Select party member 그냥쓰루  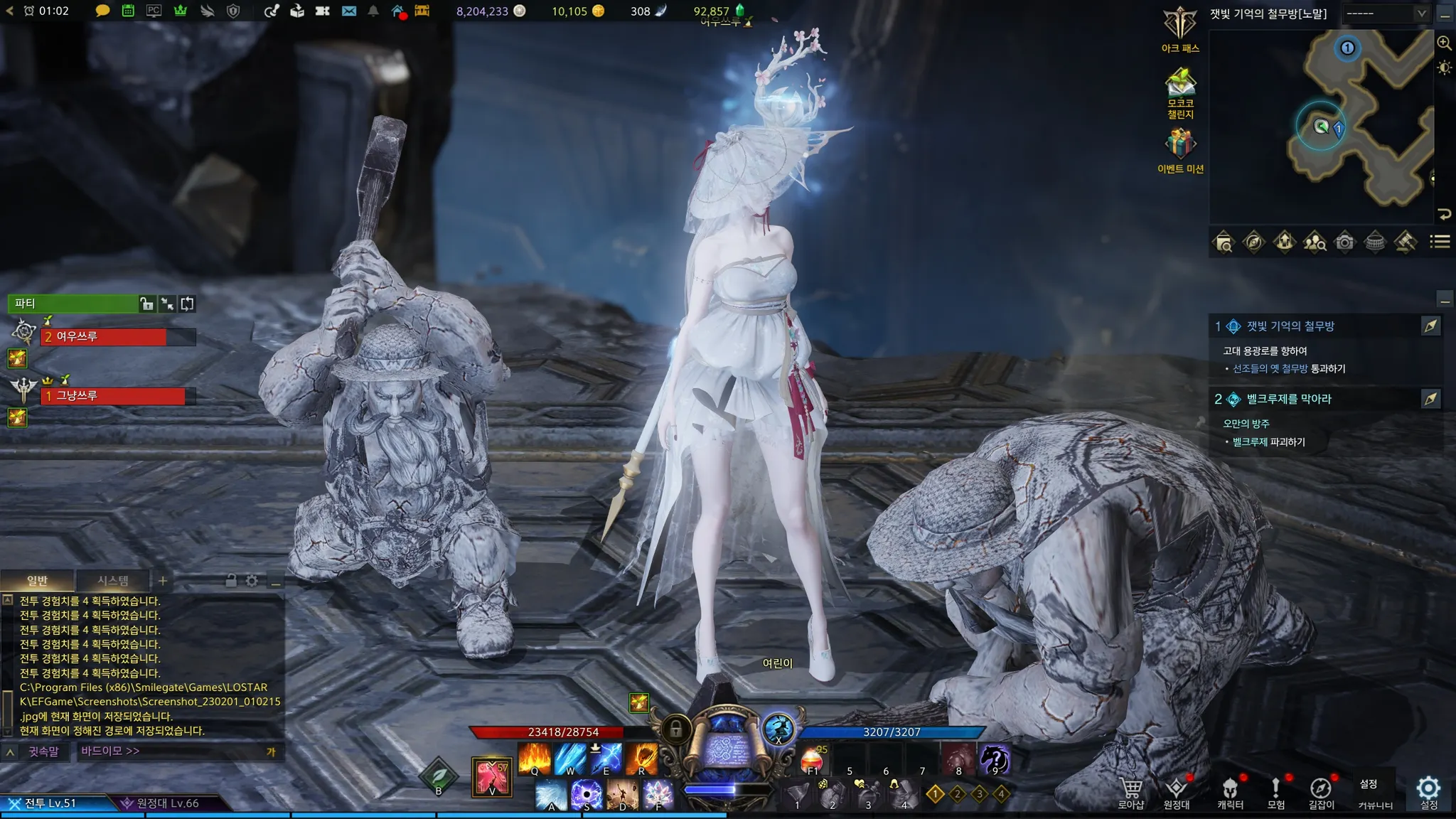pyautogui.click(x=114, y=396)
